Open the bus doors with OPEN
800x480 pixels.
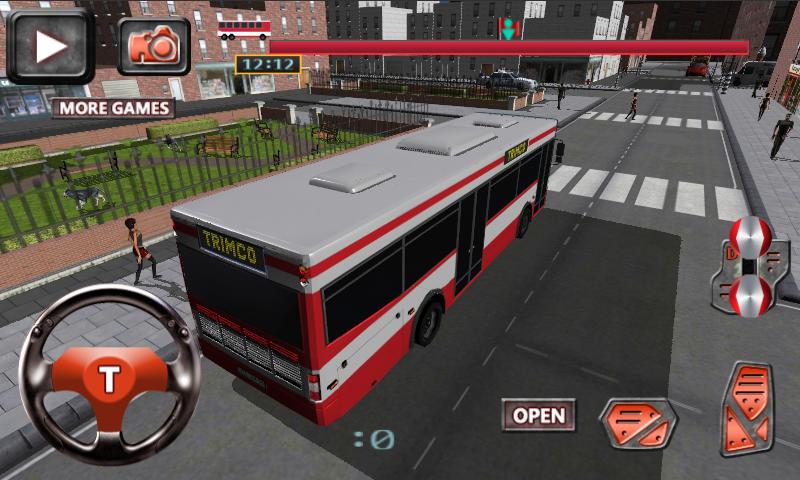[538, 415]
